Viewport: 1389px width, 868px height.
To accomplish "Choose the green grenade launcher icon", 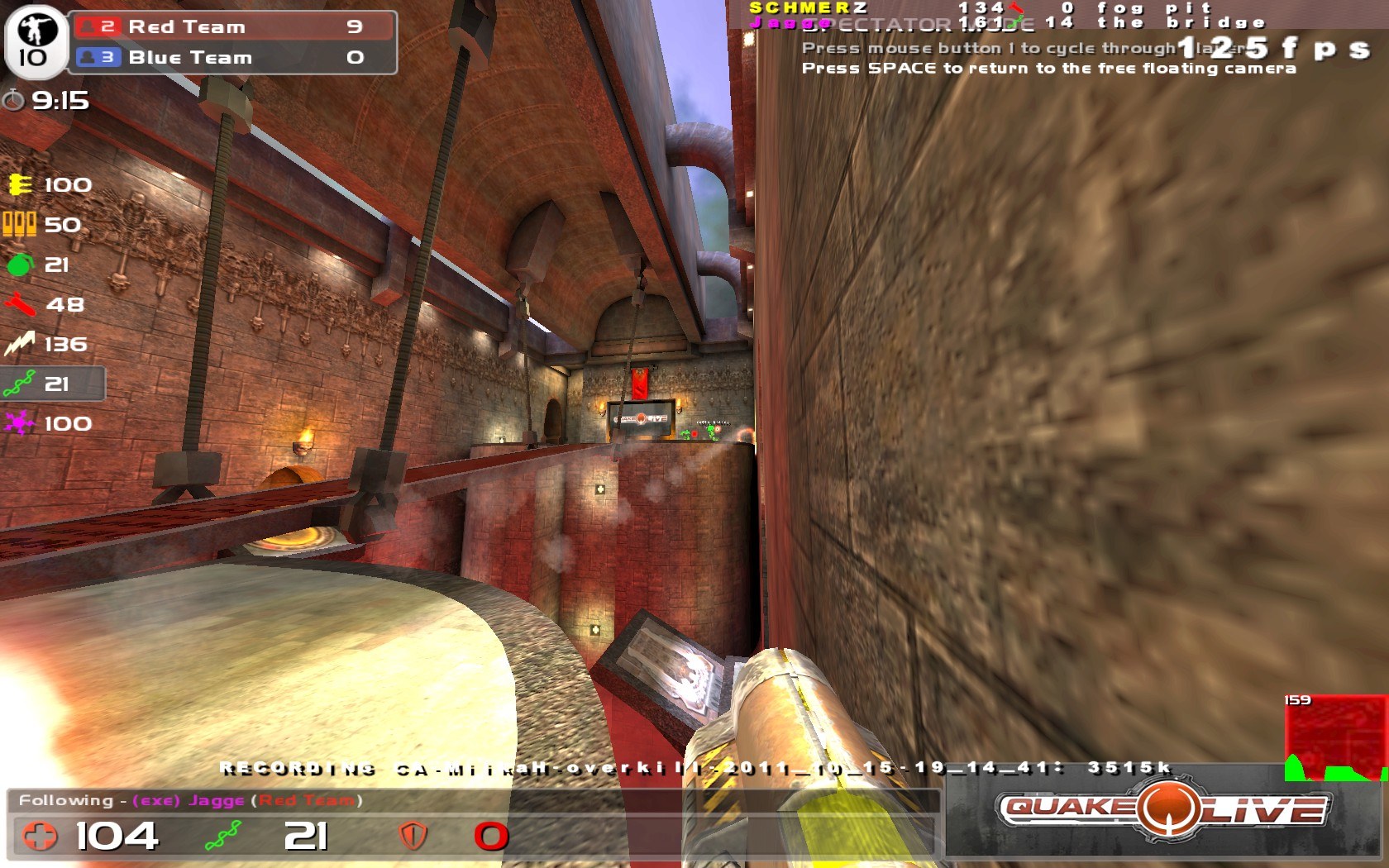I will [20, 265].
